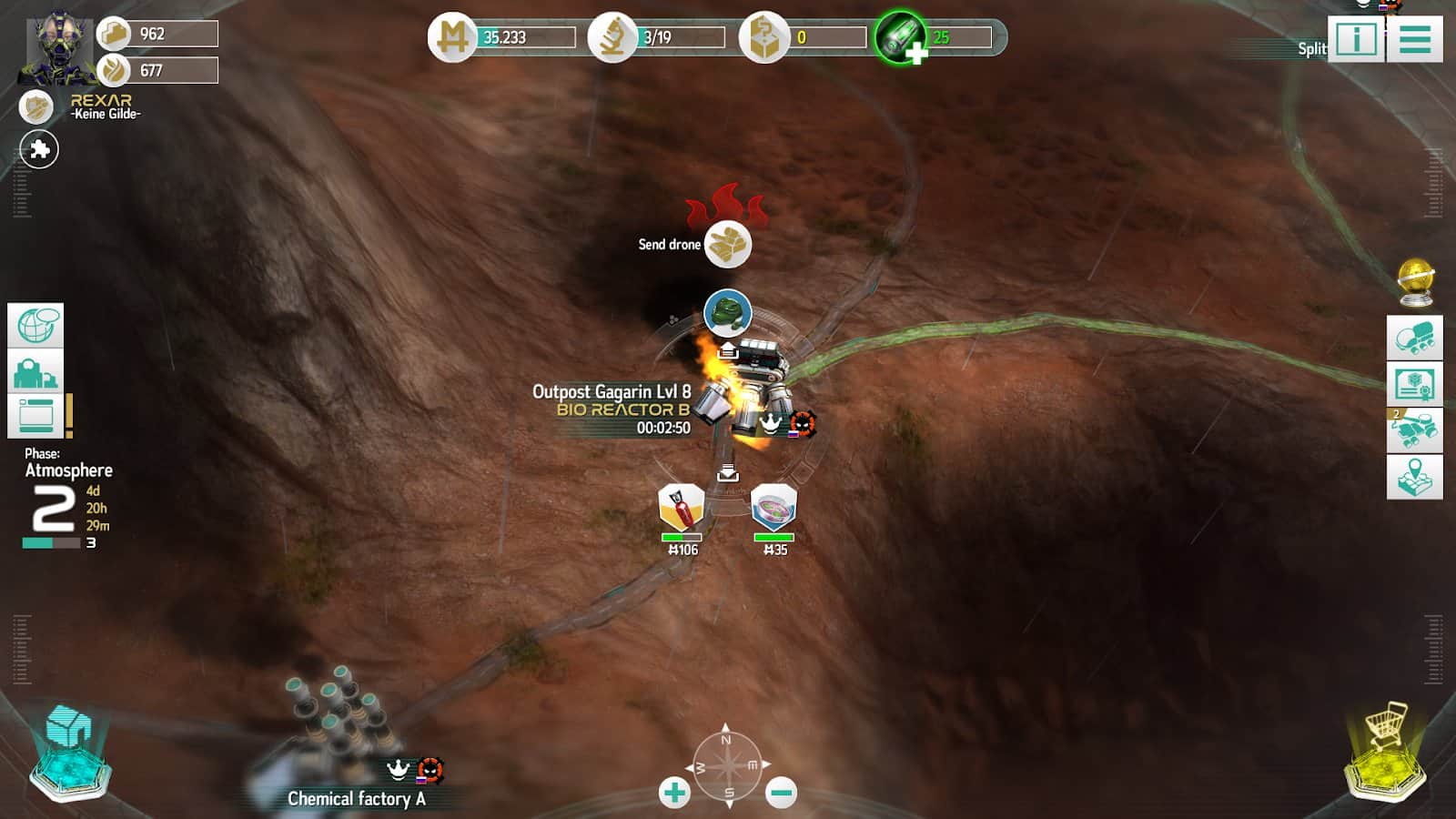
Task: Zoom out with the minus button
Action: (x=781, y=793)
